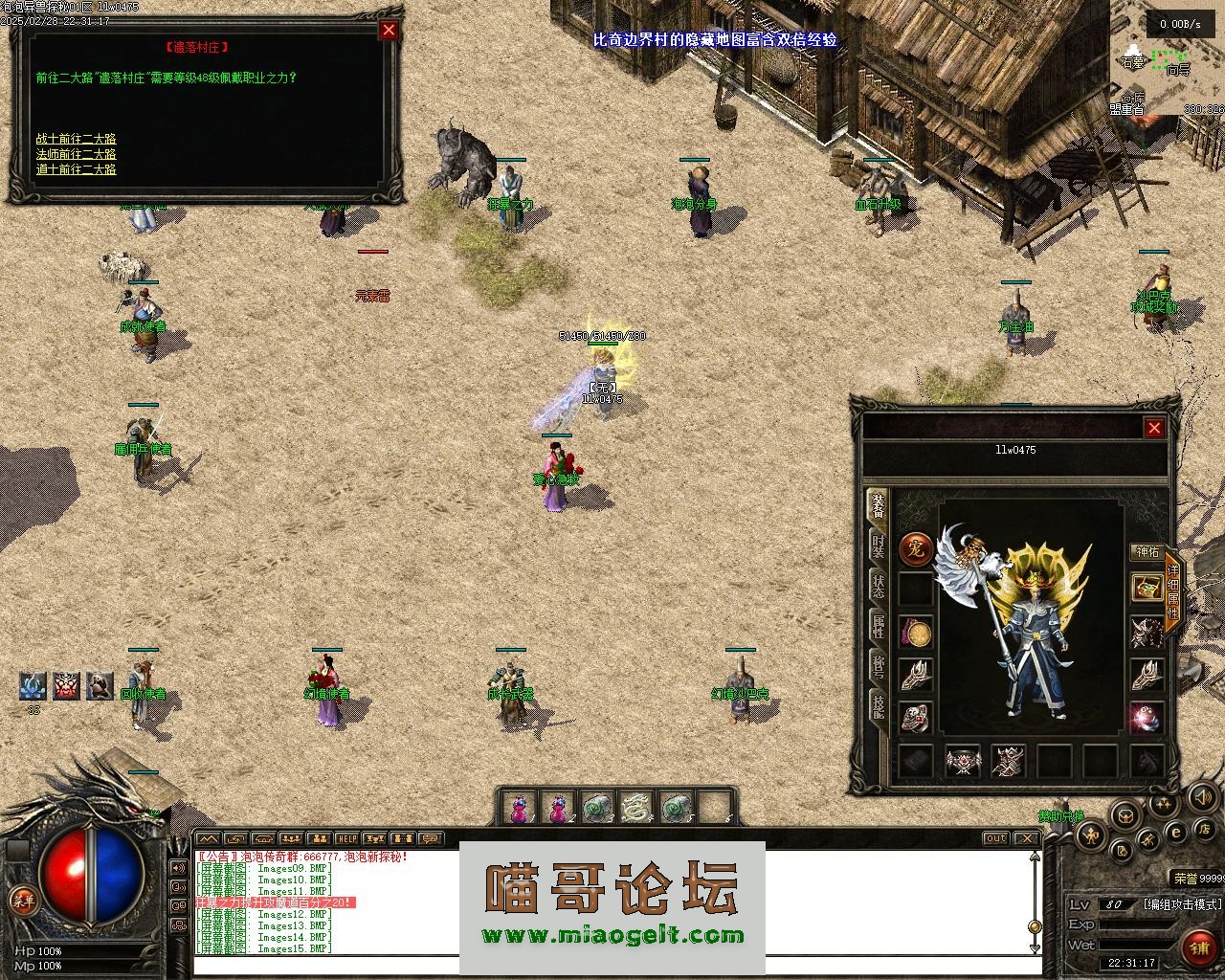Click the OUT button above chat
Screen dimensions: 1225x980
(x=996, y=838)
